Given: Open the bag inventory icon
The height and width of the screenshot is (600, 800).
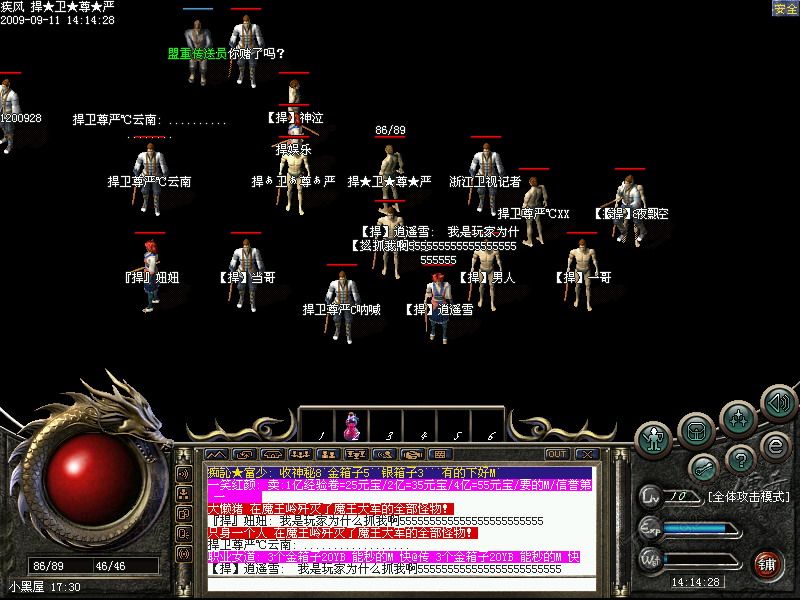Looking at the screenshot, I should coord(697,429).
